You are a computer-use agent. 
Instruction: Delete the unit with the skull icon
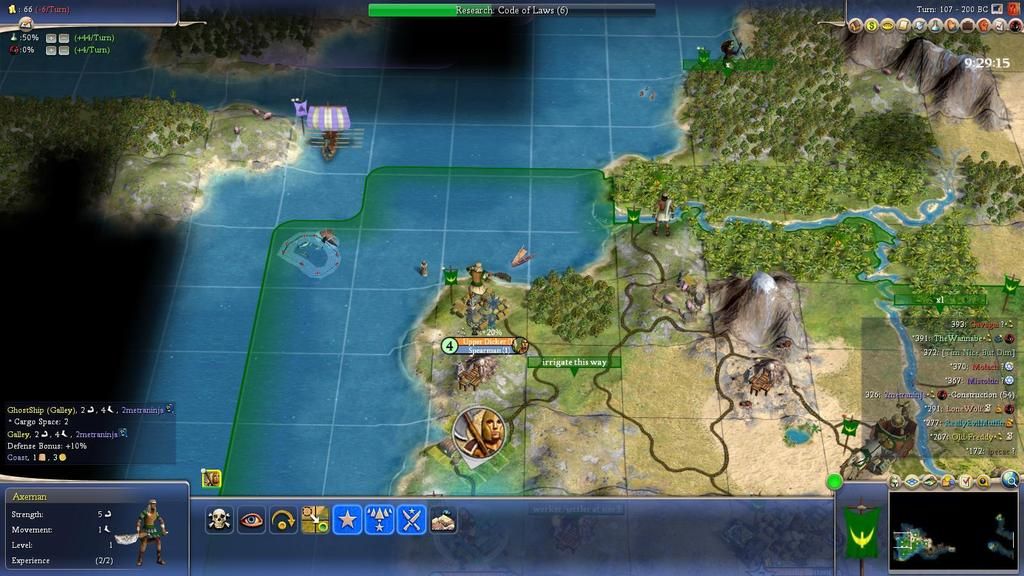(219, 520)
